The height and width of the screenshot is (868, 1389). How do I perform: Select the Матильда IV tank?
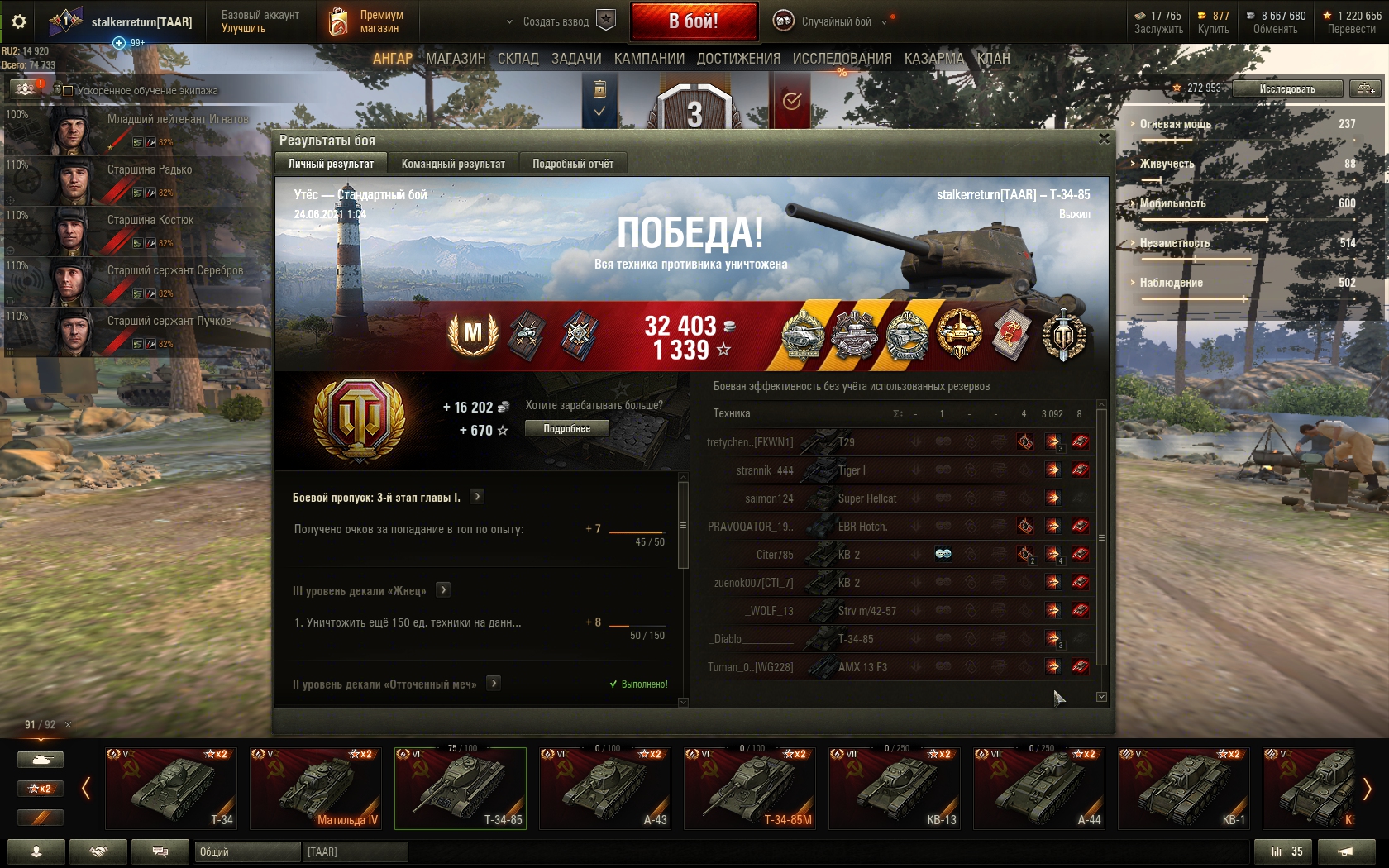coord(316,788)
